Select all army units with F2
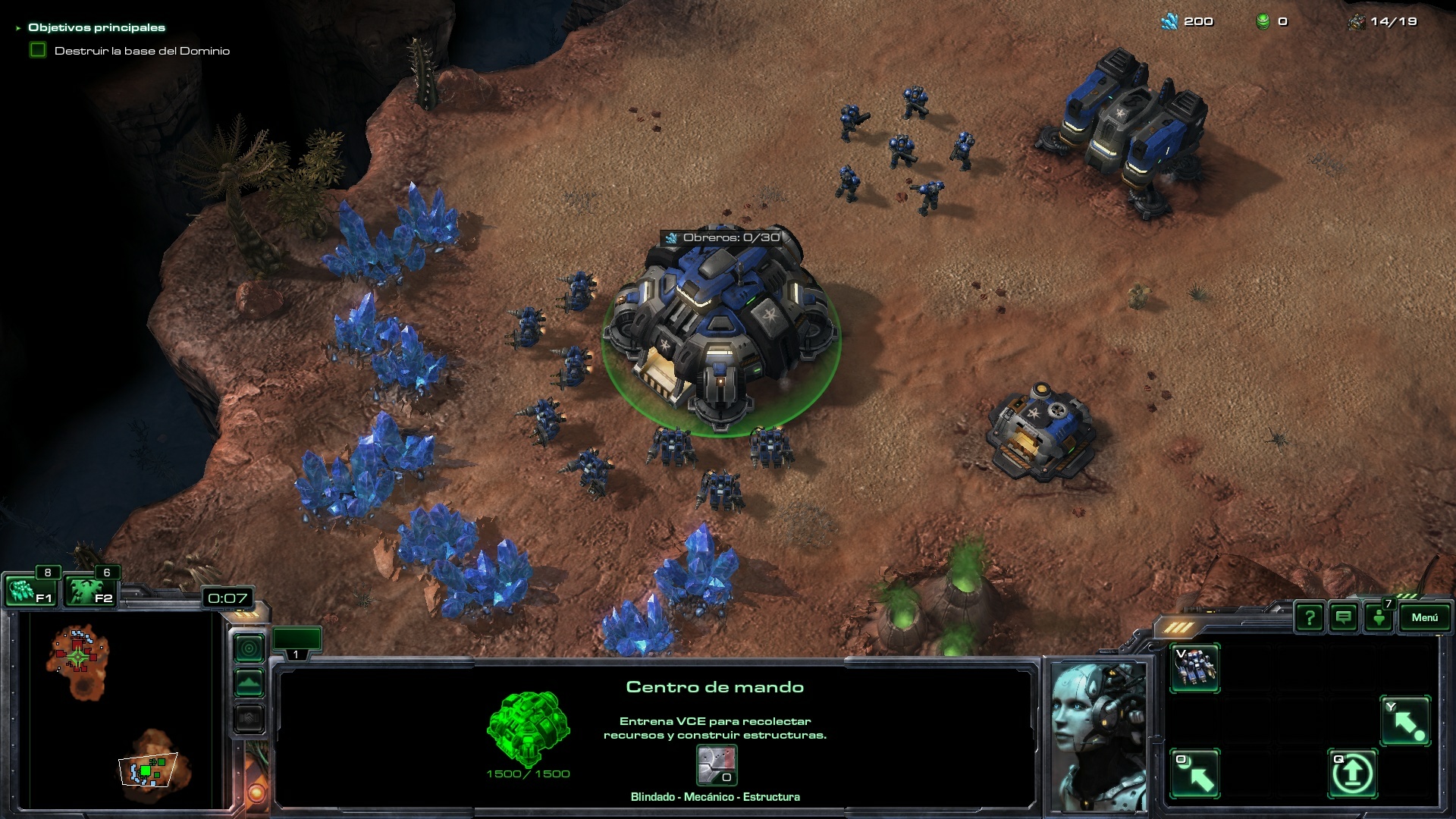 click(89, 590)
